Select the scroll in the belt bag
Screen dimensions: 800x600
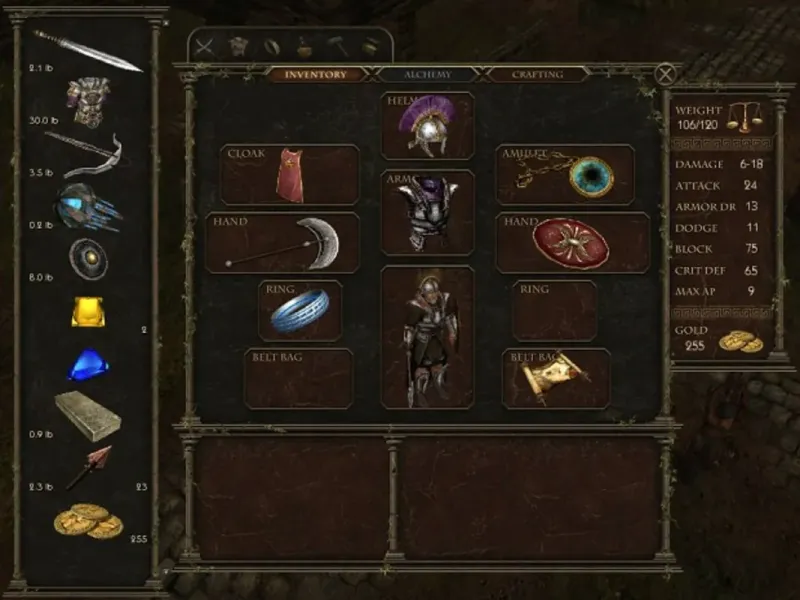tap(555, 378)
